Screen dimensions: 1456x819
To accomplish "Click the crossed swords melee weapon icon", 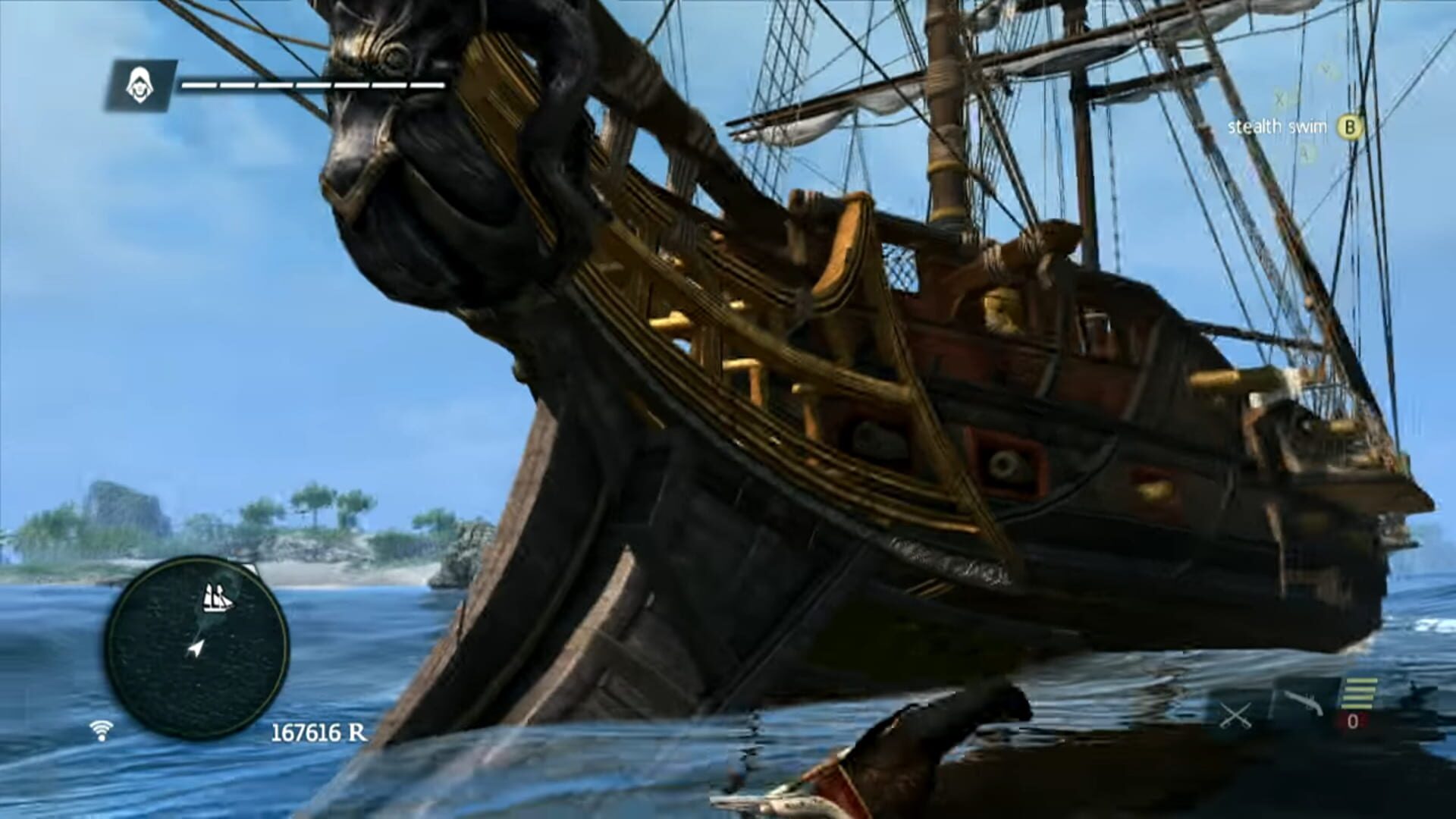I will [1235, 716].
